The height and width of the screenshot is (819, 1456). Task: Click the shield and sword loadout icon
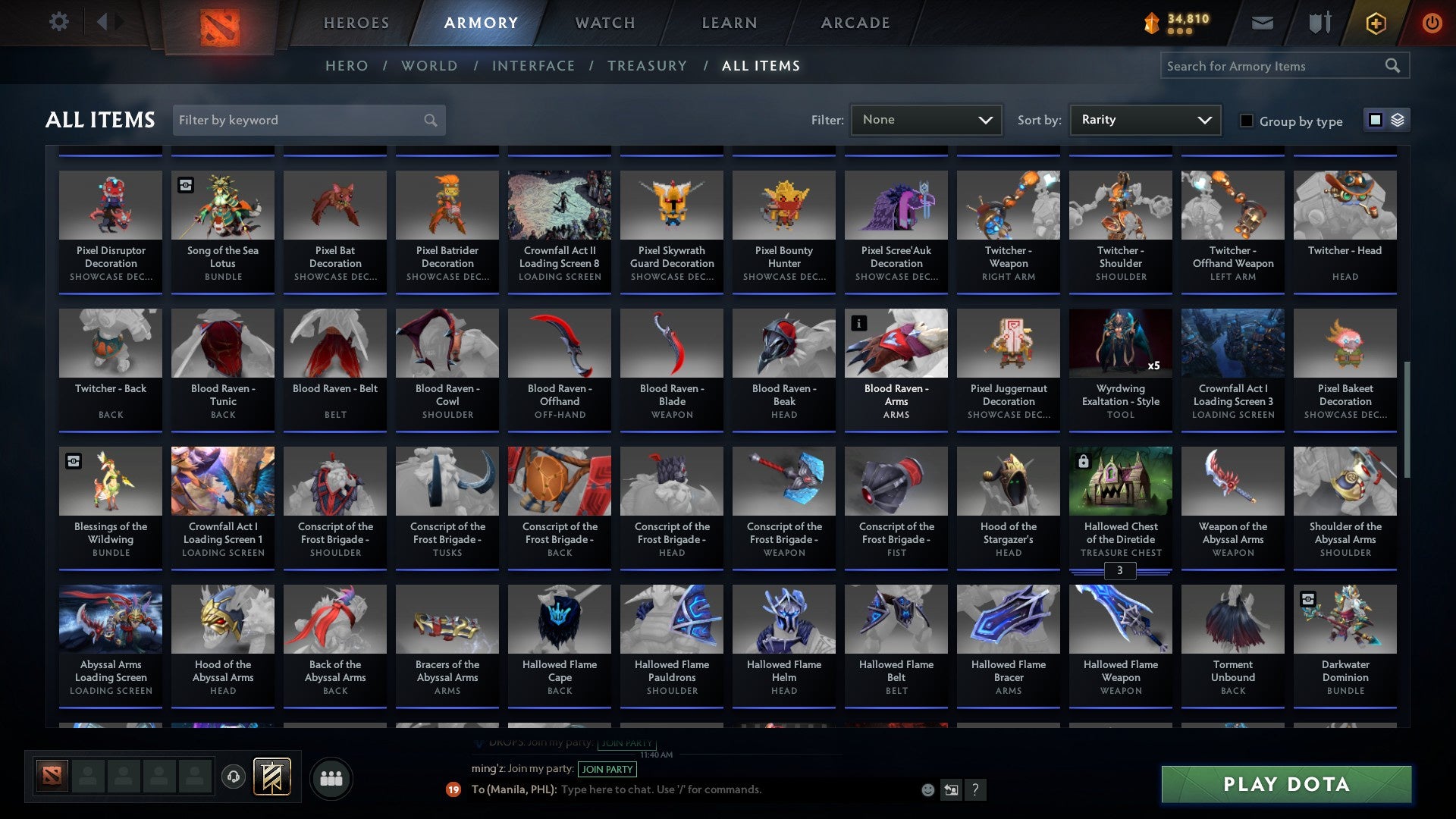point(1319,23)
